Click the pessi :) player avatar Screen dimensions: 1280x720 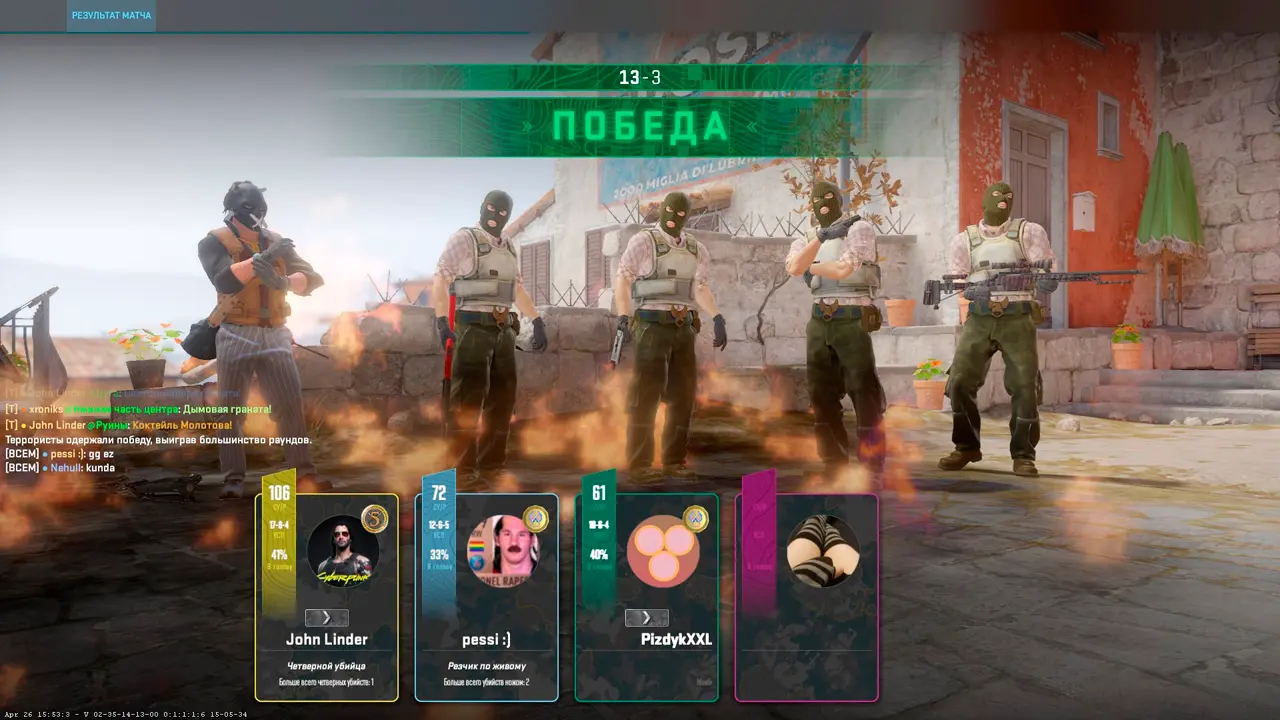pos(503,551)
